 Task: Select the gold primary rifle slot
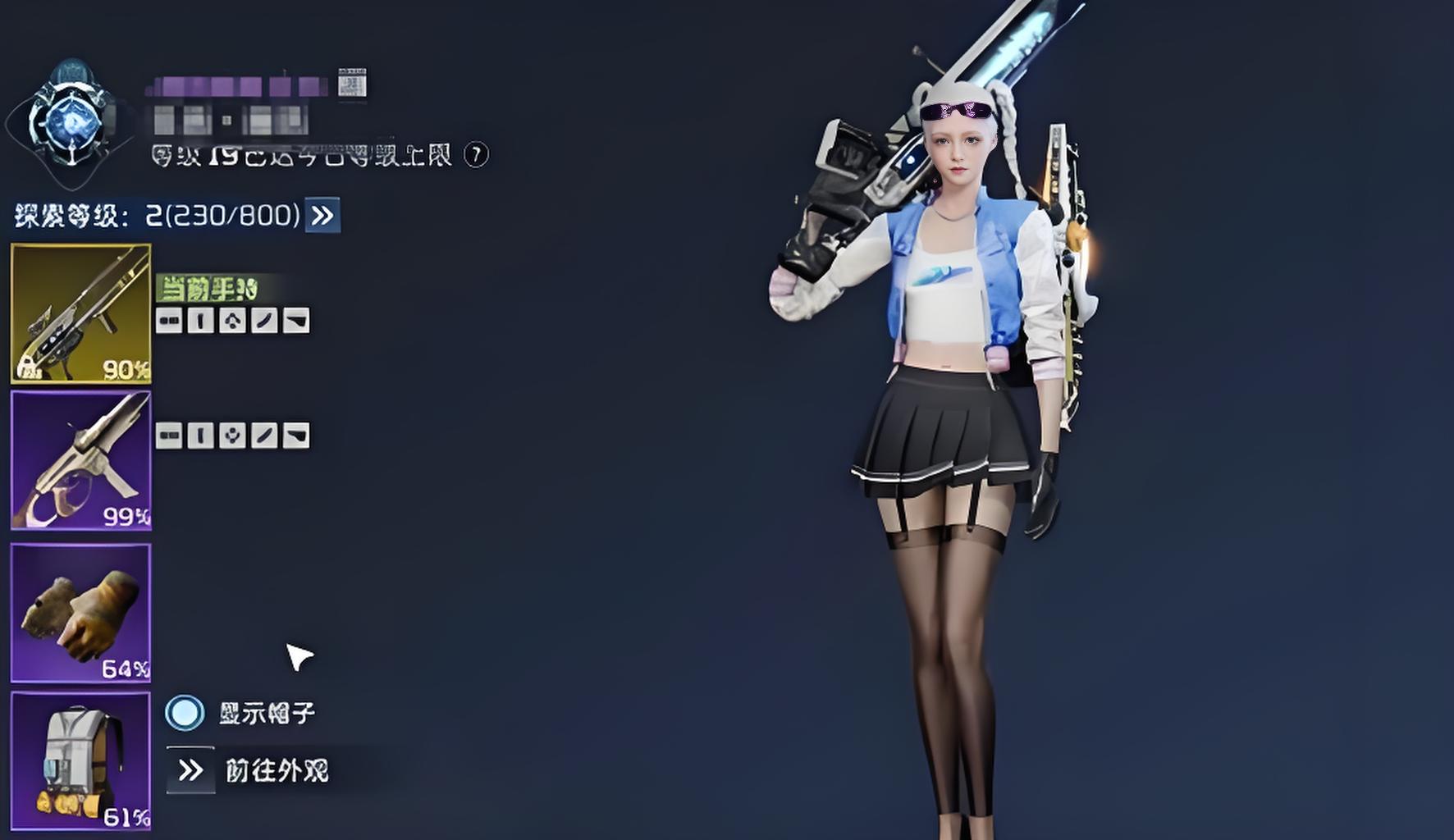80,313
